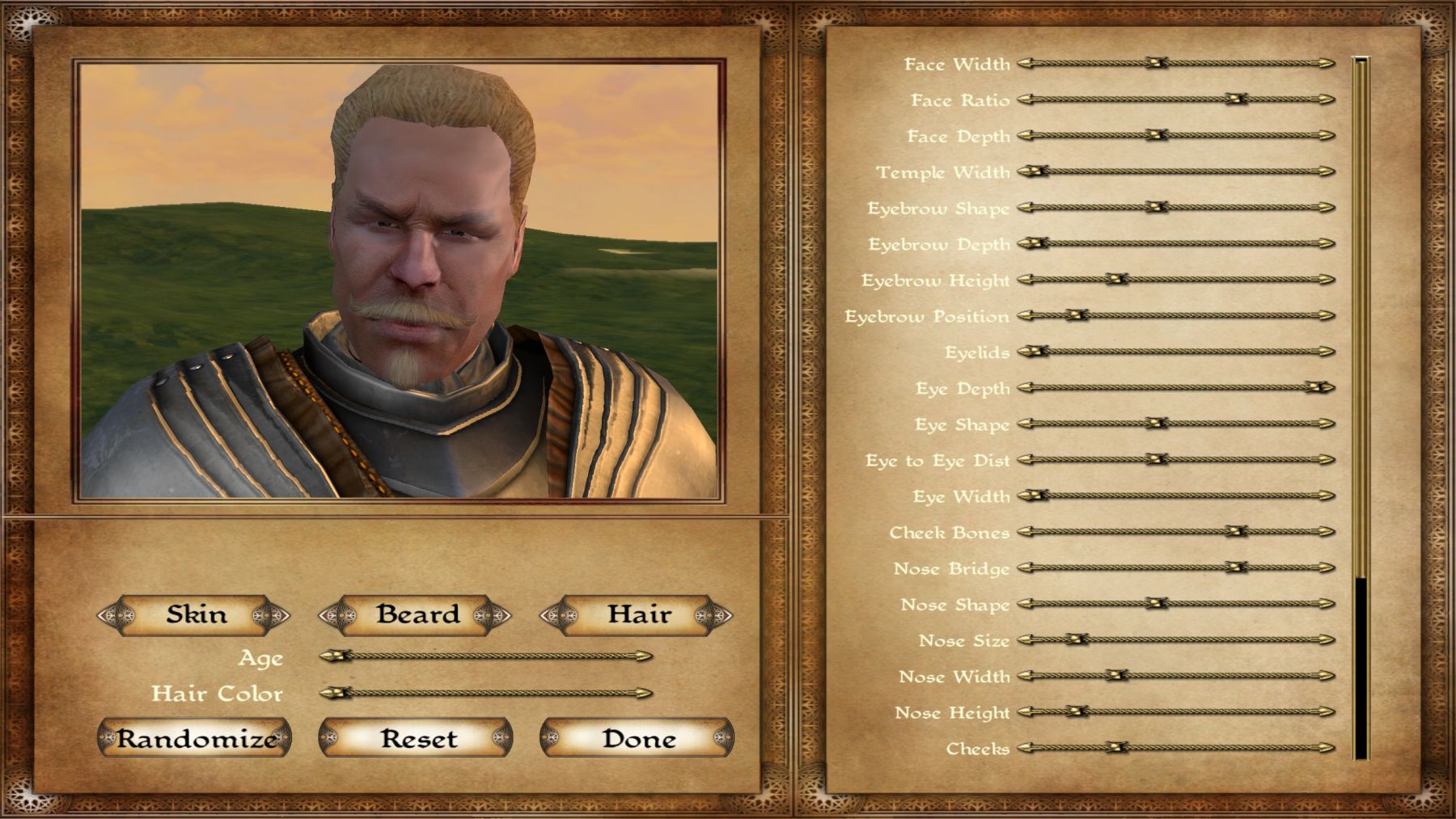Screen dimensions: 1456x819
Task: Reset the face settings
Action: point(416,738)
